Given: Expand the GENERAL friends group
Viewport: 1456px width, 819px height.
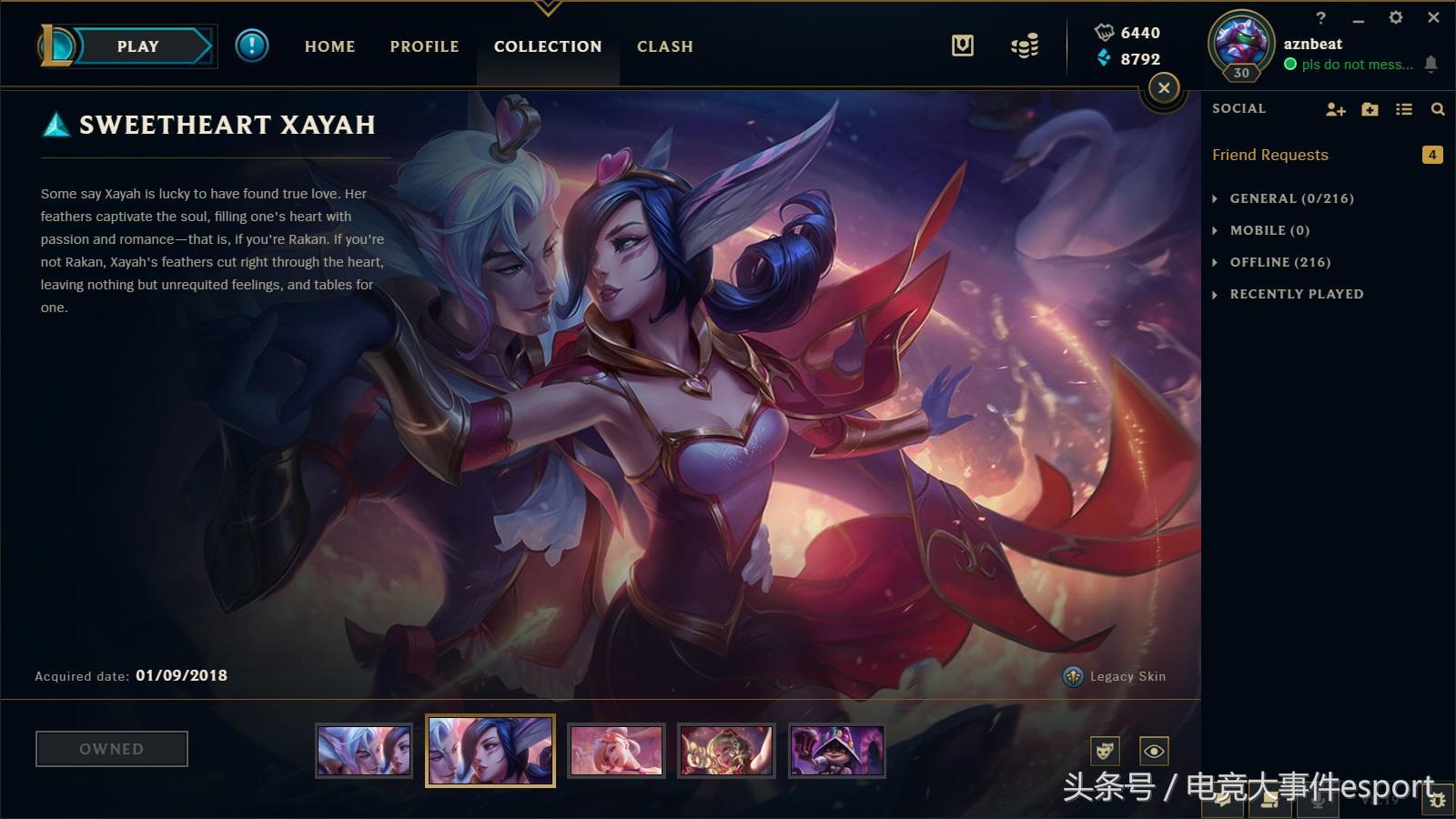Looking at the screenshot, I should [1291, 198].
